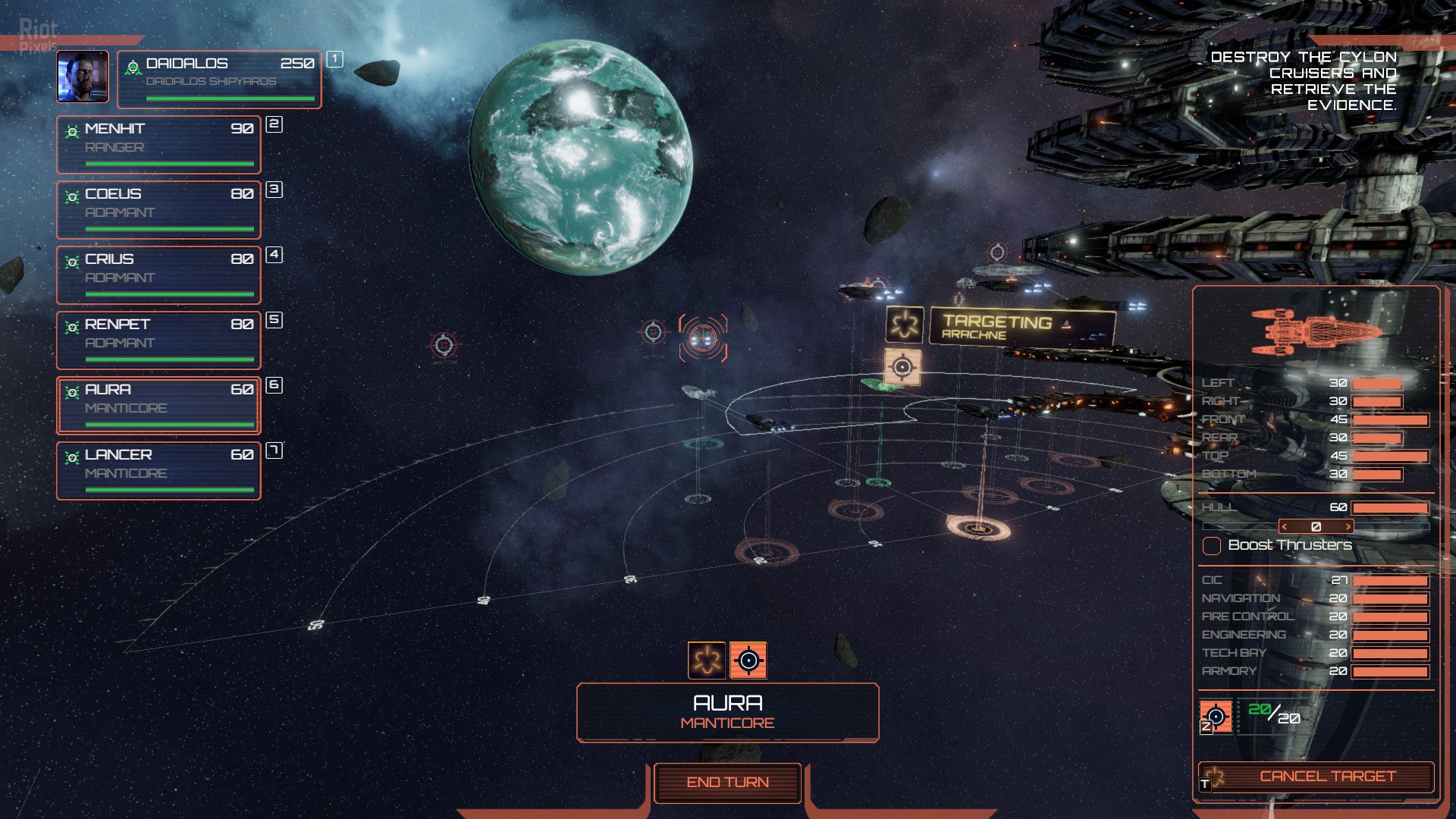
Task: Select the Menhit Ranger ship
Action: click(x=158, y=144)
